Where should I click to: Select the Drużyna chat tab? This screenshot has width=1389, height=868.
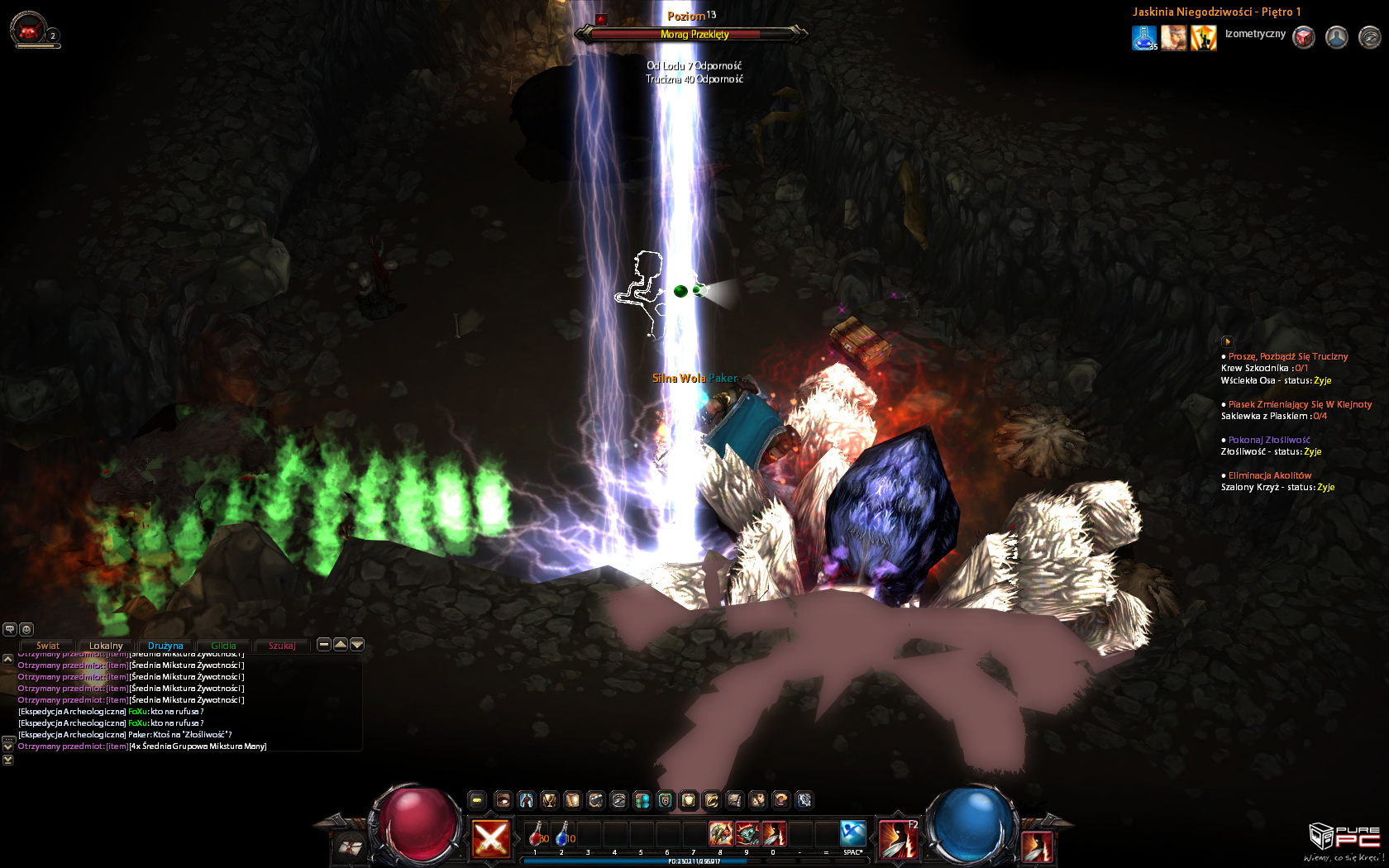(165, 646)
